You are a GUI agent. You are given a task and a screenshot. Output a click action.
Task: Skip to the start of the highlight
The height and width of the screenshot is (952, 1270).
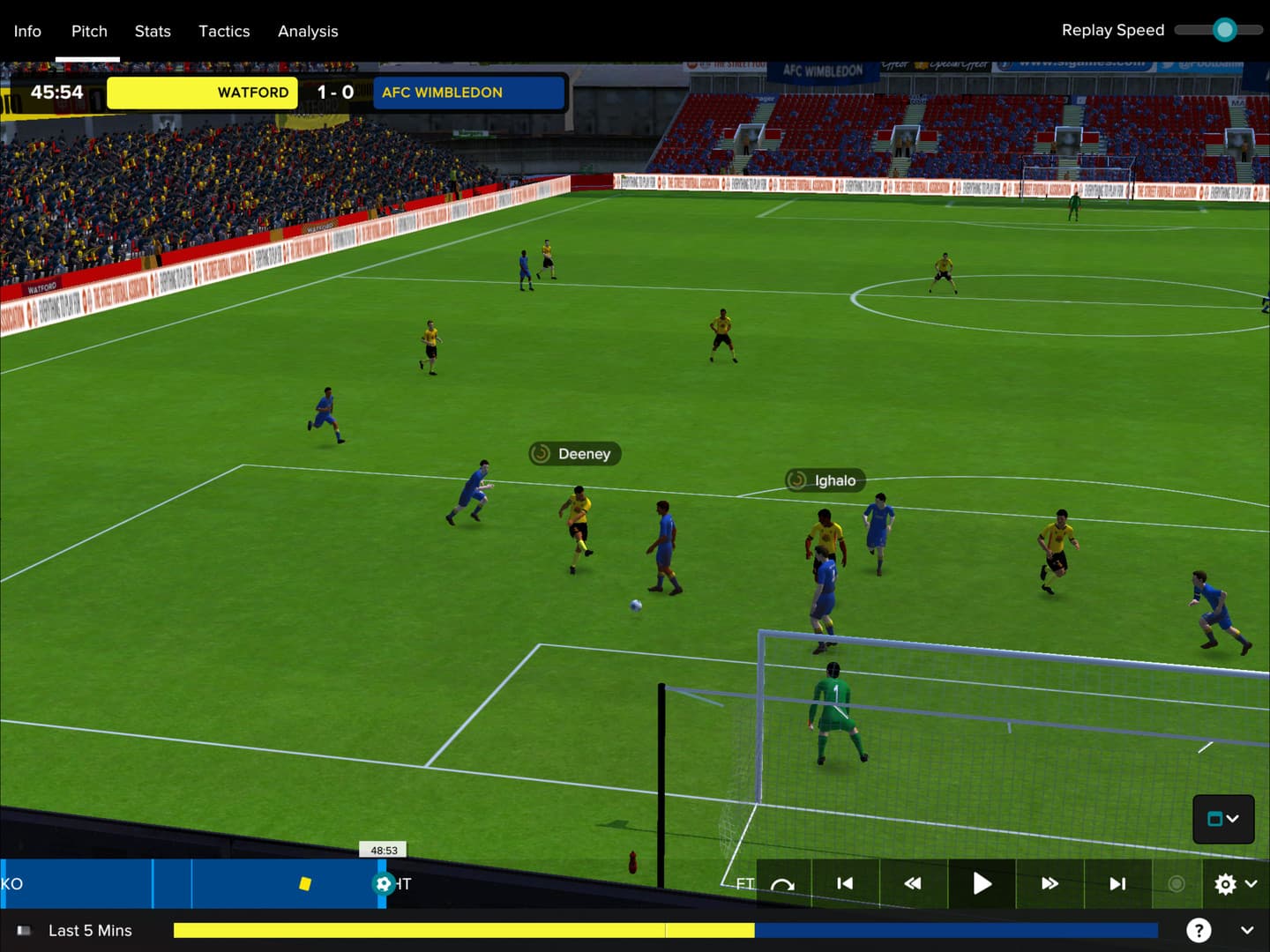coord(844,883)
